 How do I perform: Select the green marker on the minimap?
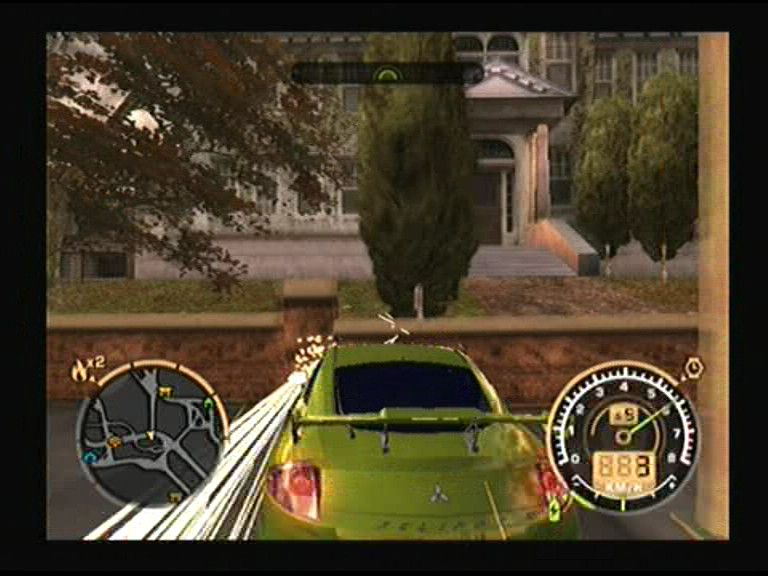207,404
